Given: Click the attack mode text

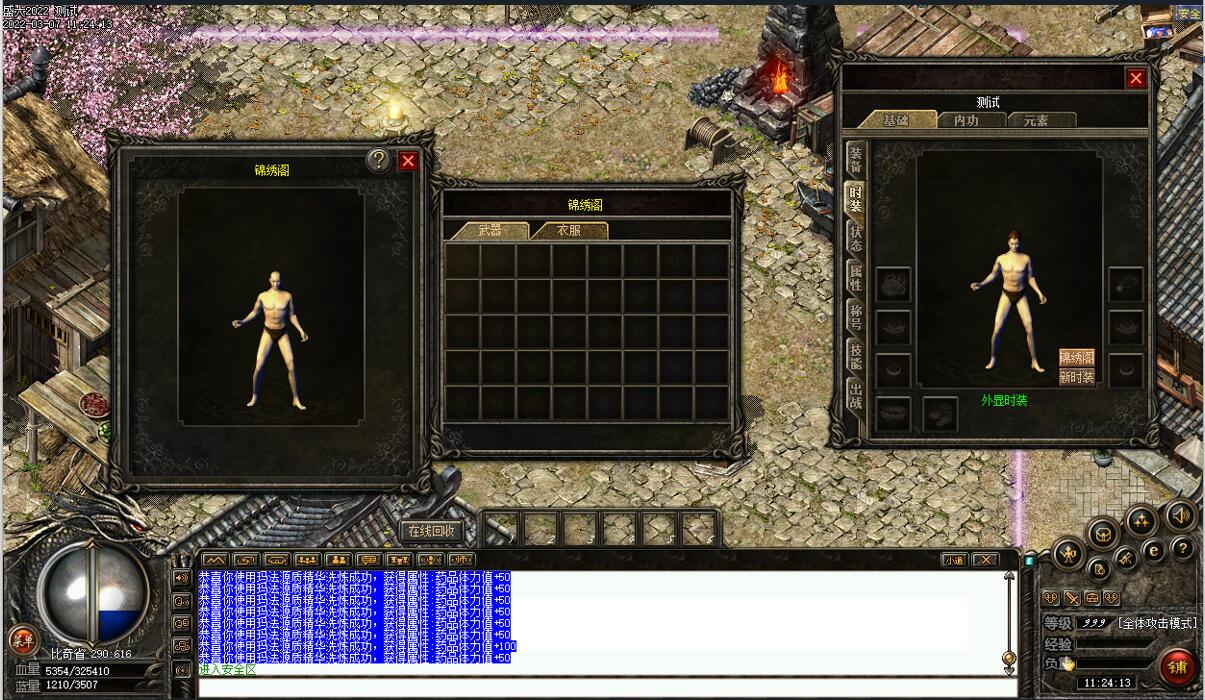Looking at the screenshot, I should click(1157, 623).
